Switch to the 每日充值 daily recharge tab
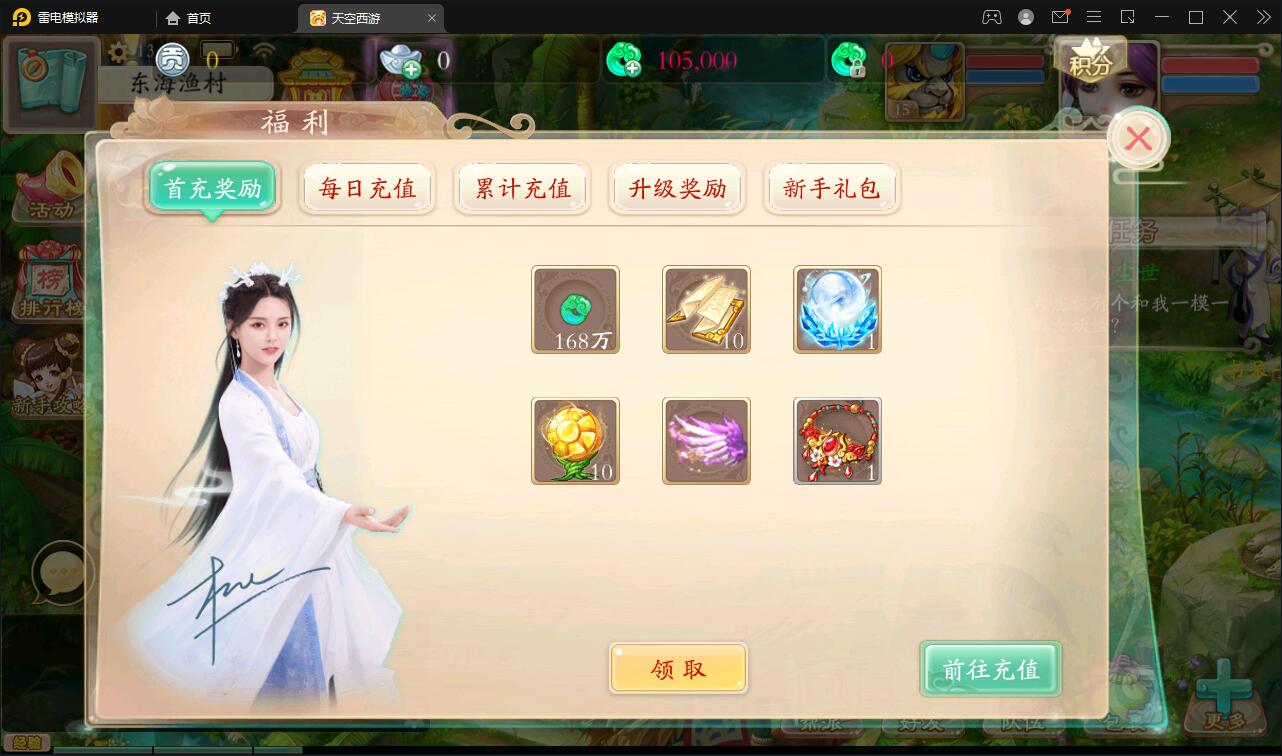The image size is (1282, 756). [x=367, y=188]
